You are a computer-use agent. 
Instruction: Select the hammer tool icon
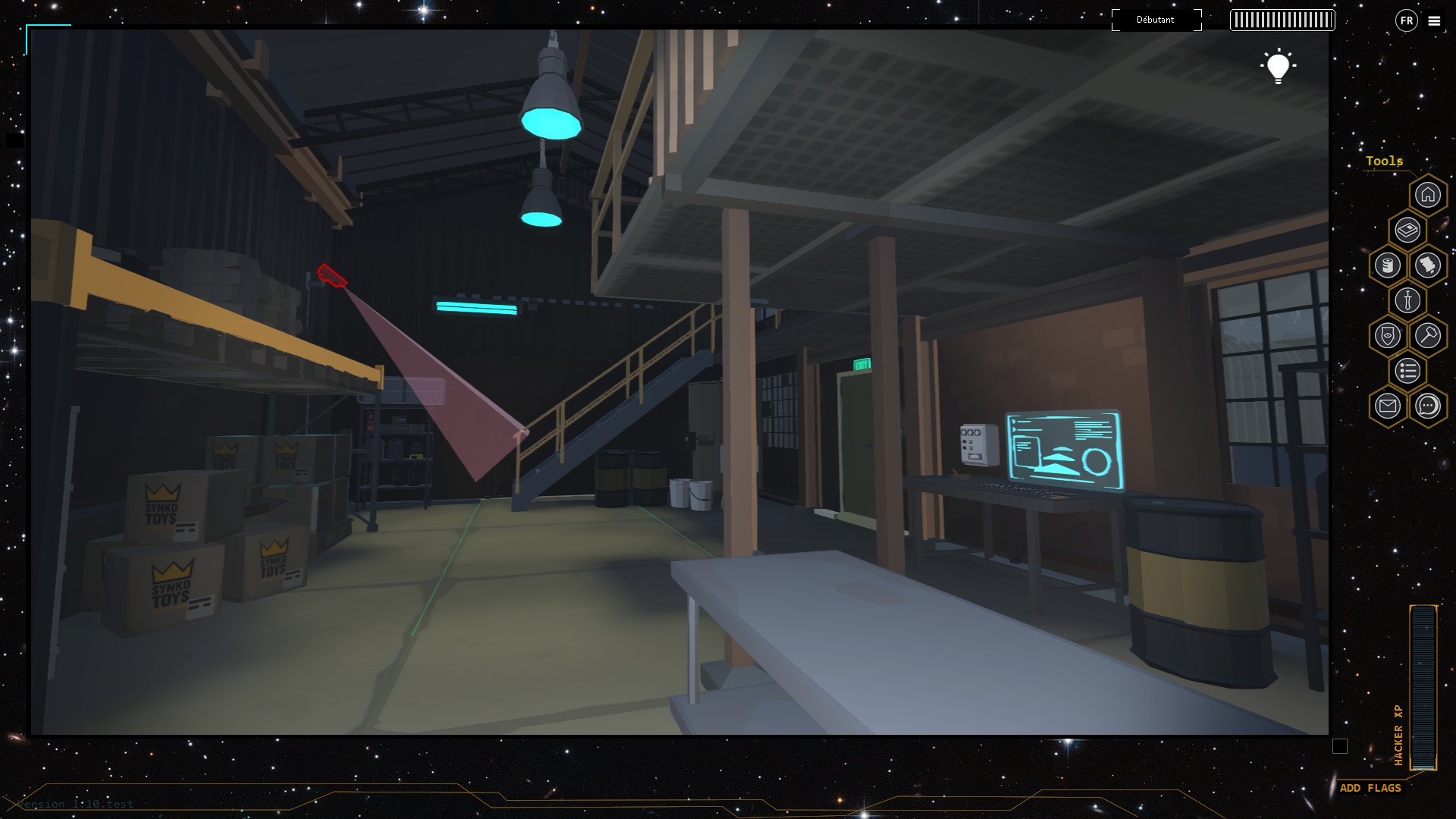[1429, 334]
